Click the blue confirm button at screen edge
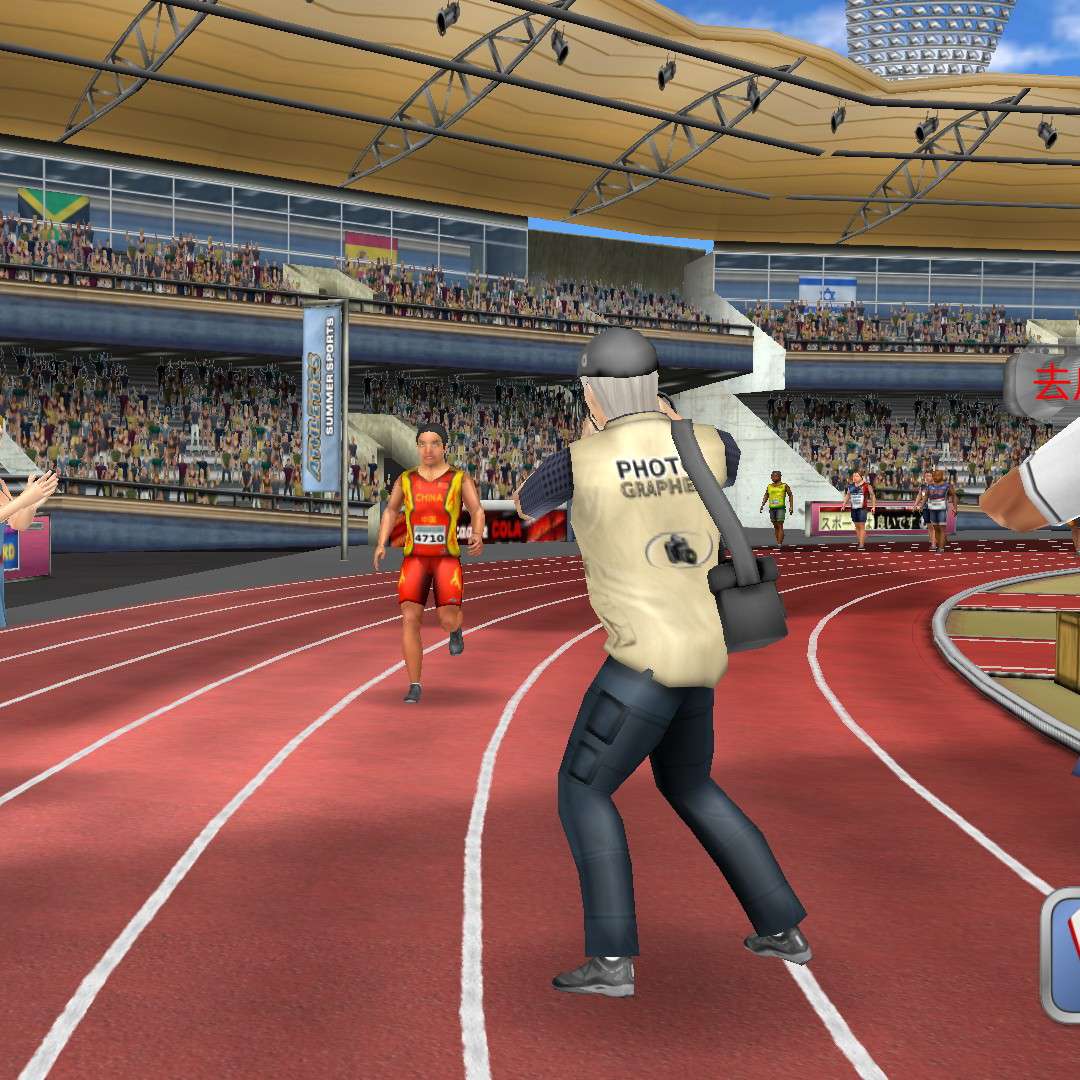The width and height of the screenshot is (1080, 1080). 1063,953
